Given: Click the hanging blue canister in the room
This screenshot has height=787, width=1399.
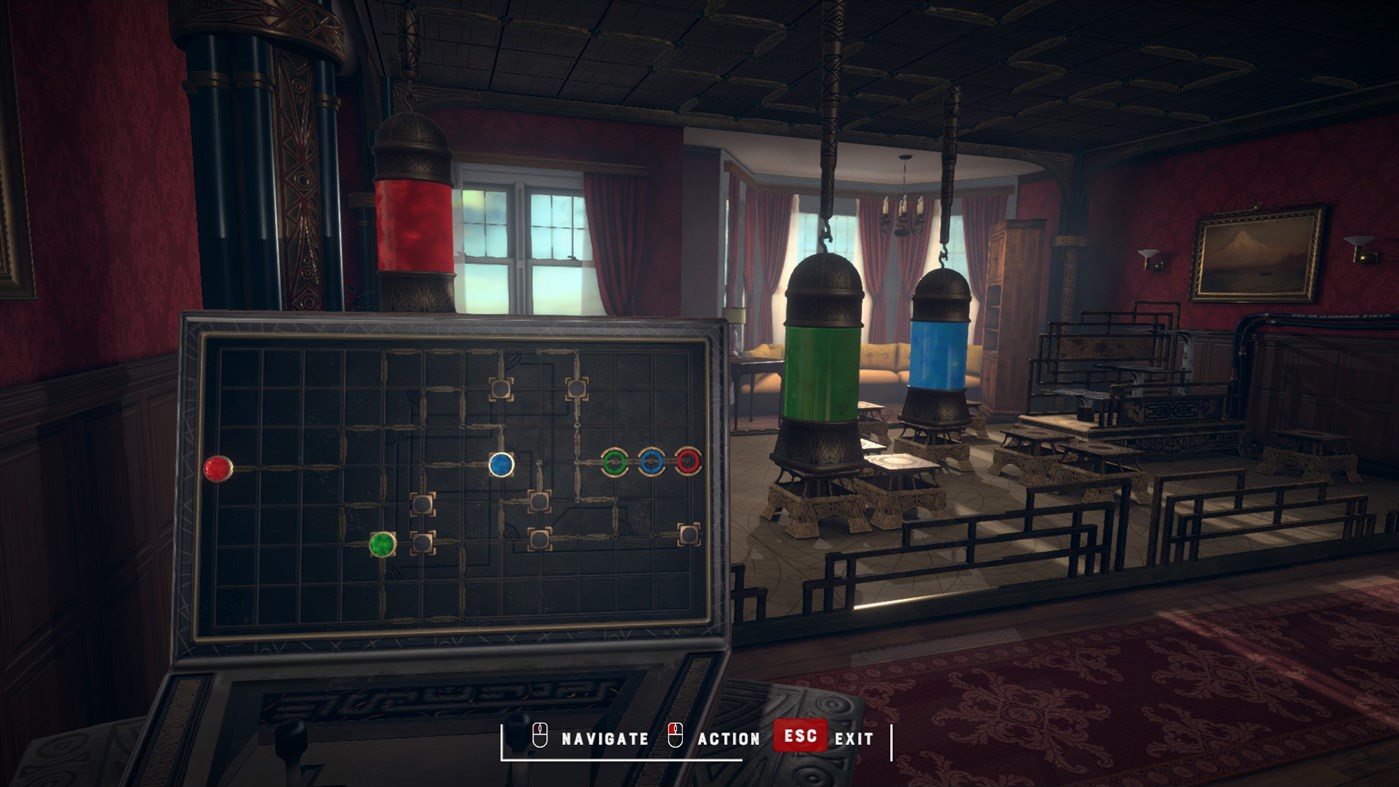Looking at the screenshot, I should pyautogui.click(x=941, y=355).
